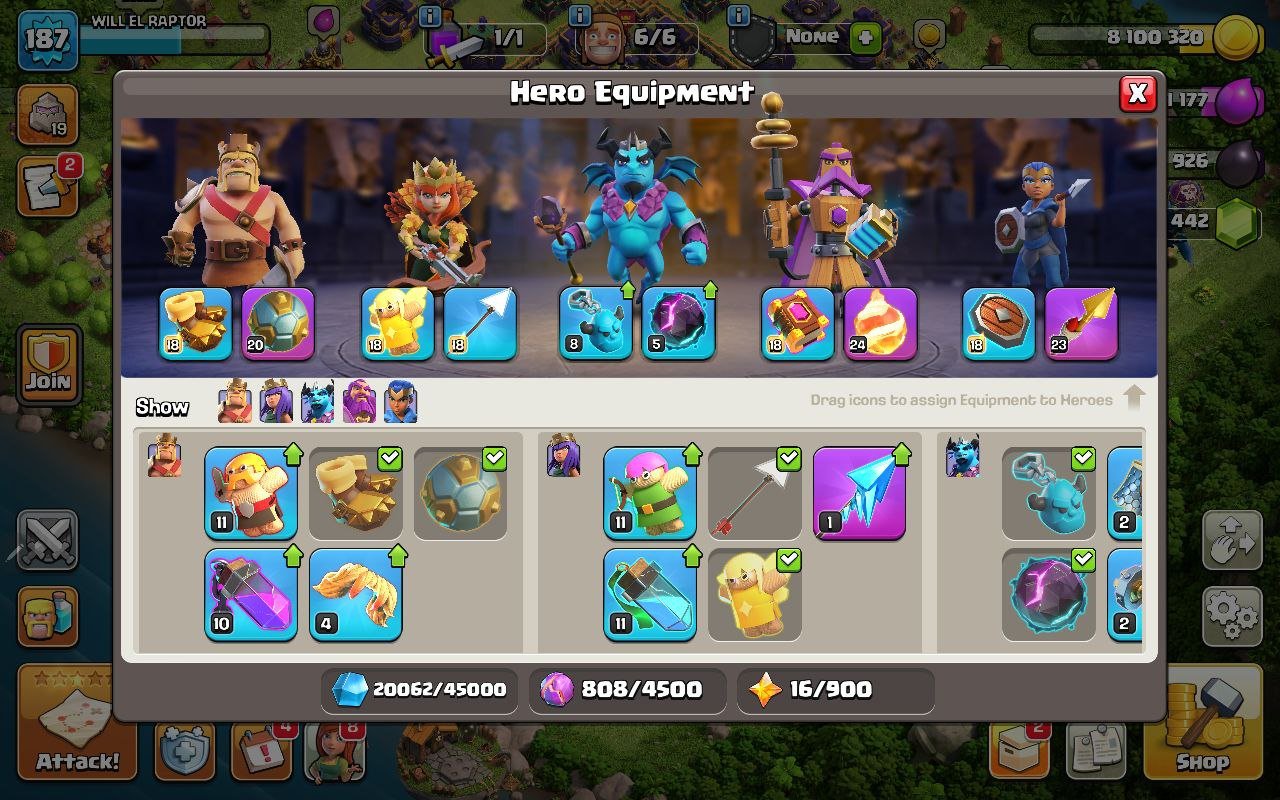Toggle the Archer Queen filter in the Show row

tap(275, 403)
